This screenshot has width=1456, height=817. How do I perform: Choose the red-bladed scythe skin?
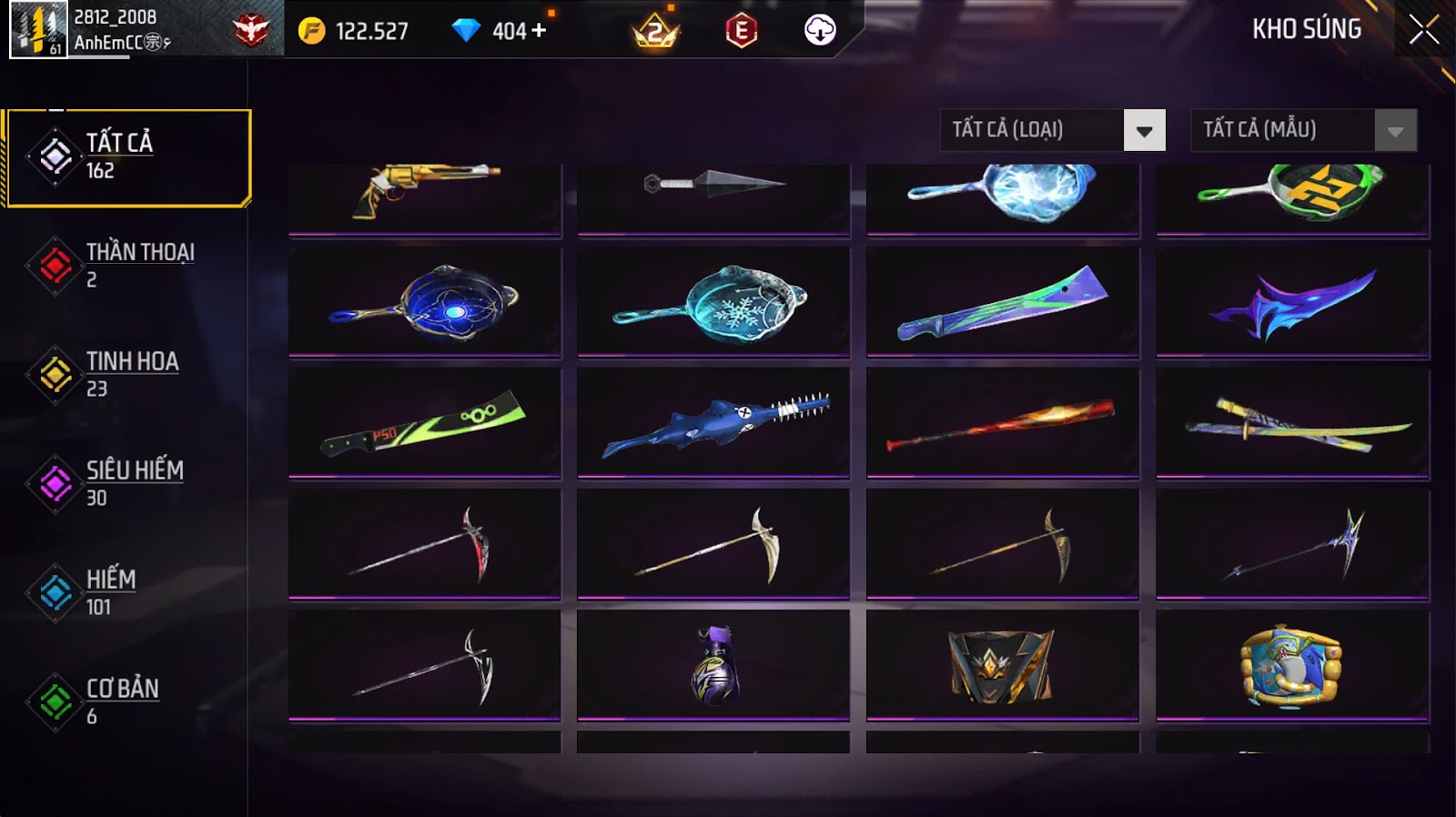coord(425,544)
